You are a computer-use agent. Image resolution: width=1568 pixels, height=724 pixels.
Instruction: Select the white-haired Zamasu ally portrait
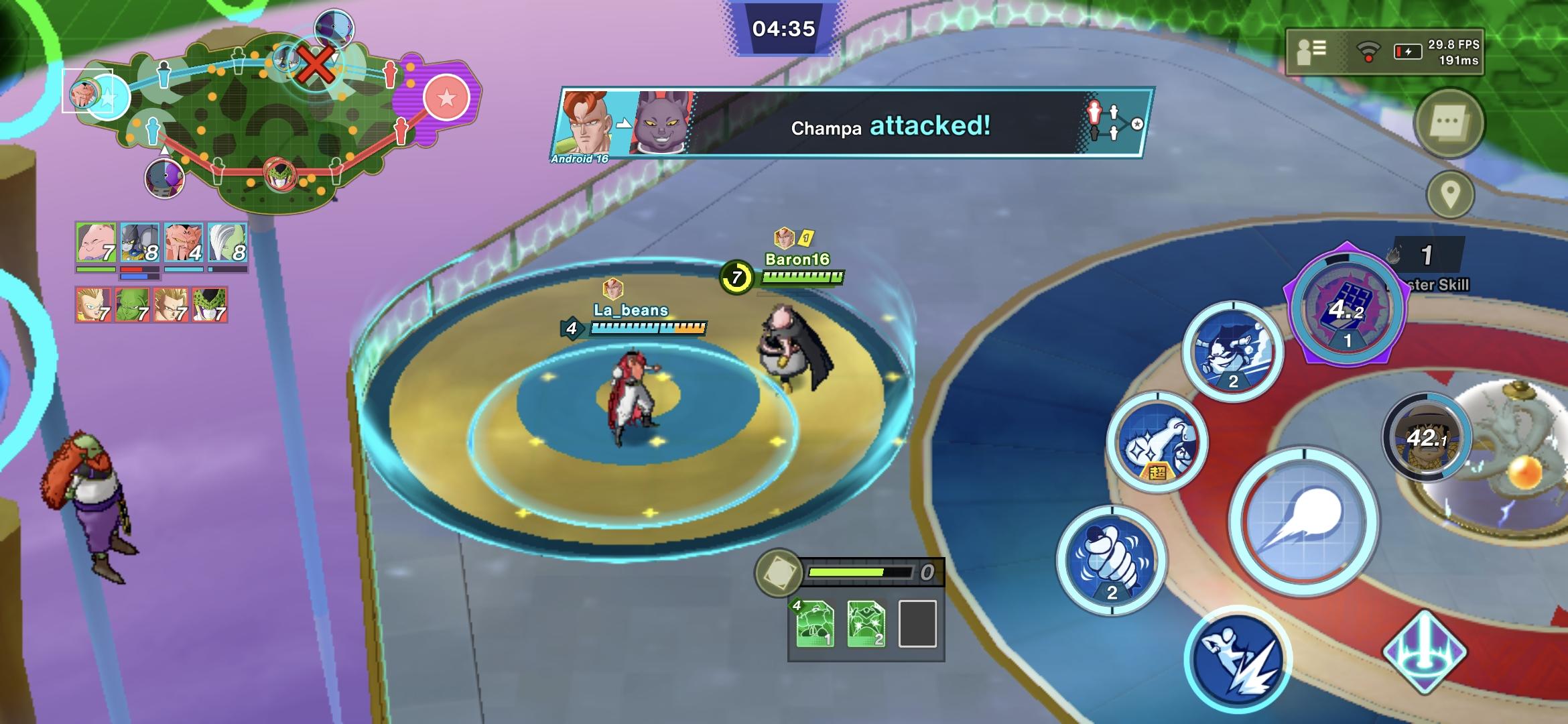click(227, 243)
